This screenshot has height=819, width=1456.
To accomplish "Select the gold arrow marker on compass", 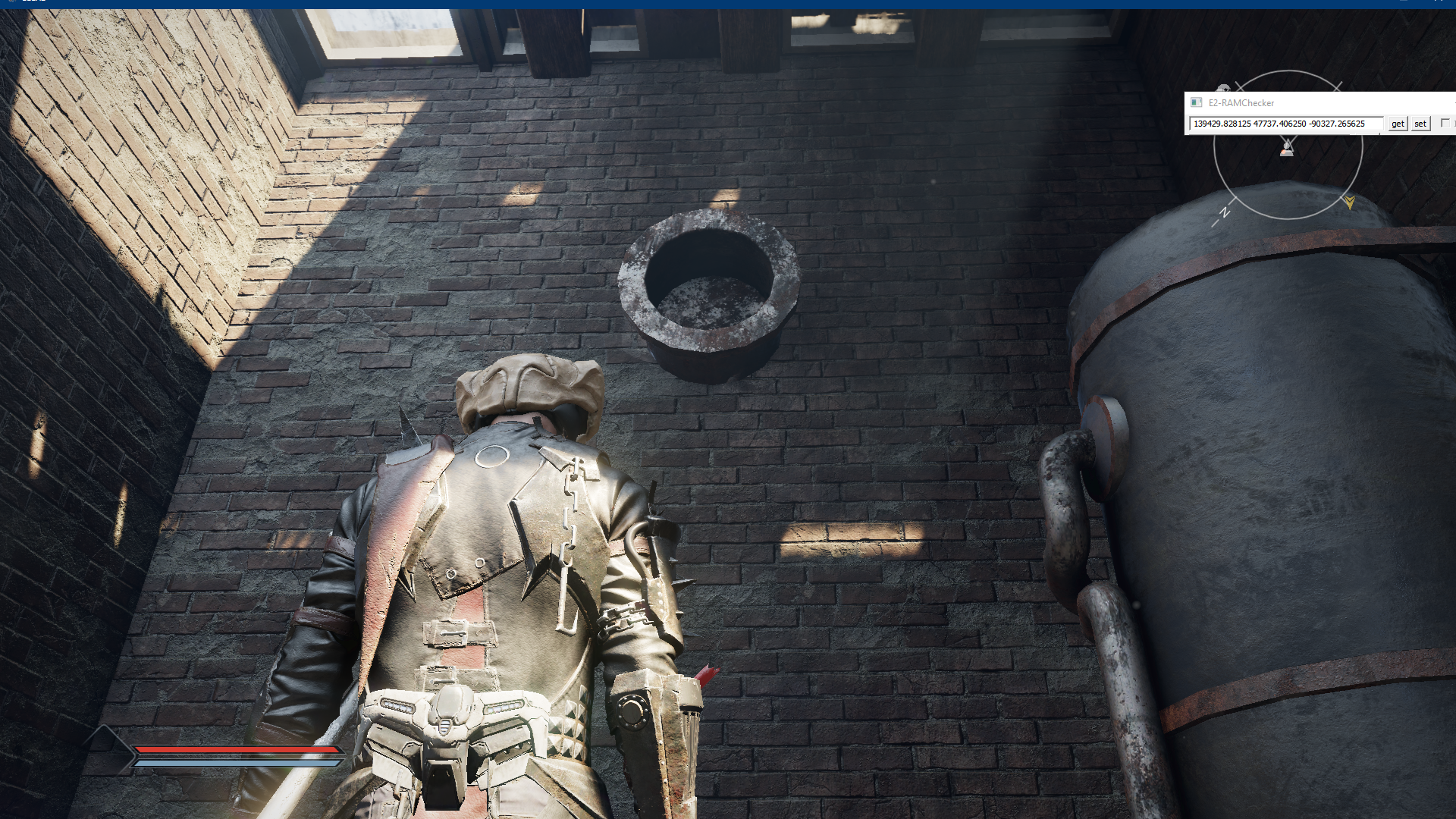I will coord(1349,202).
